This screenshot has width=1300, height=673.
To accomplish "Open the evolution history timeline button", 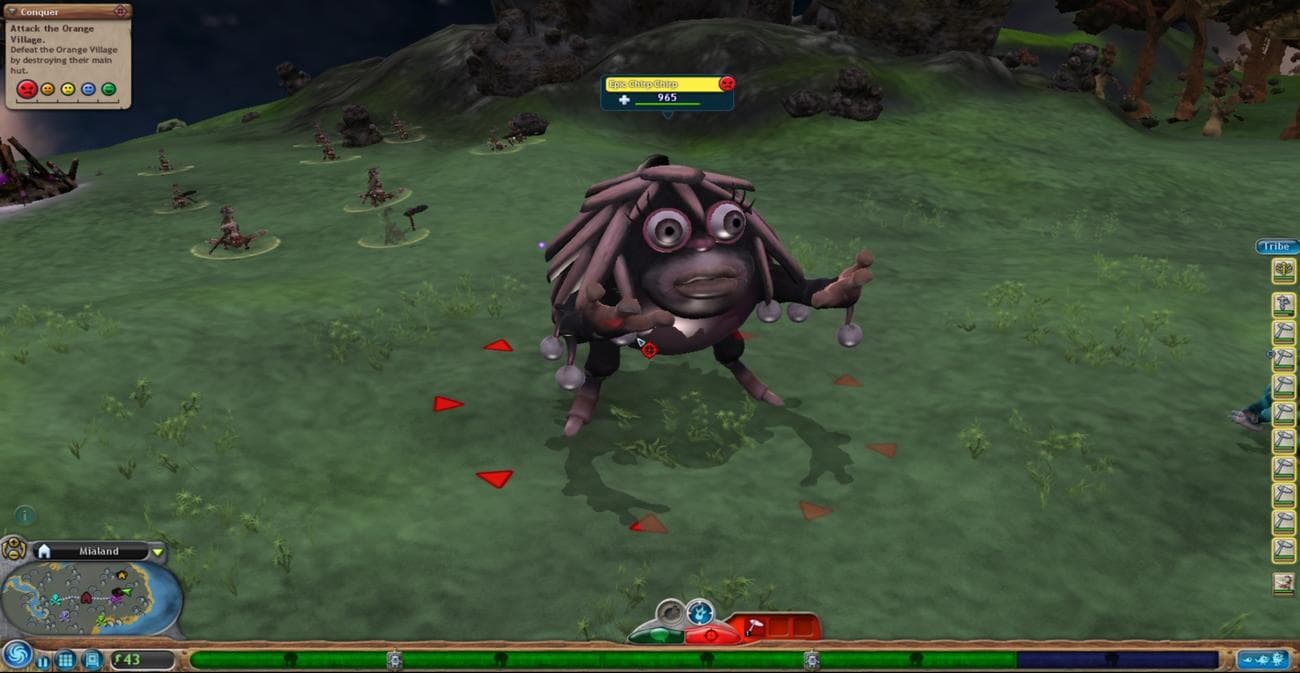I will (1261, 659).
